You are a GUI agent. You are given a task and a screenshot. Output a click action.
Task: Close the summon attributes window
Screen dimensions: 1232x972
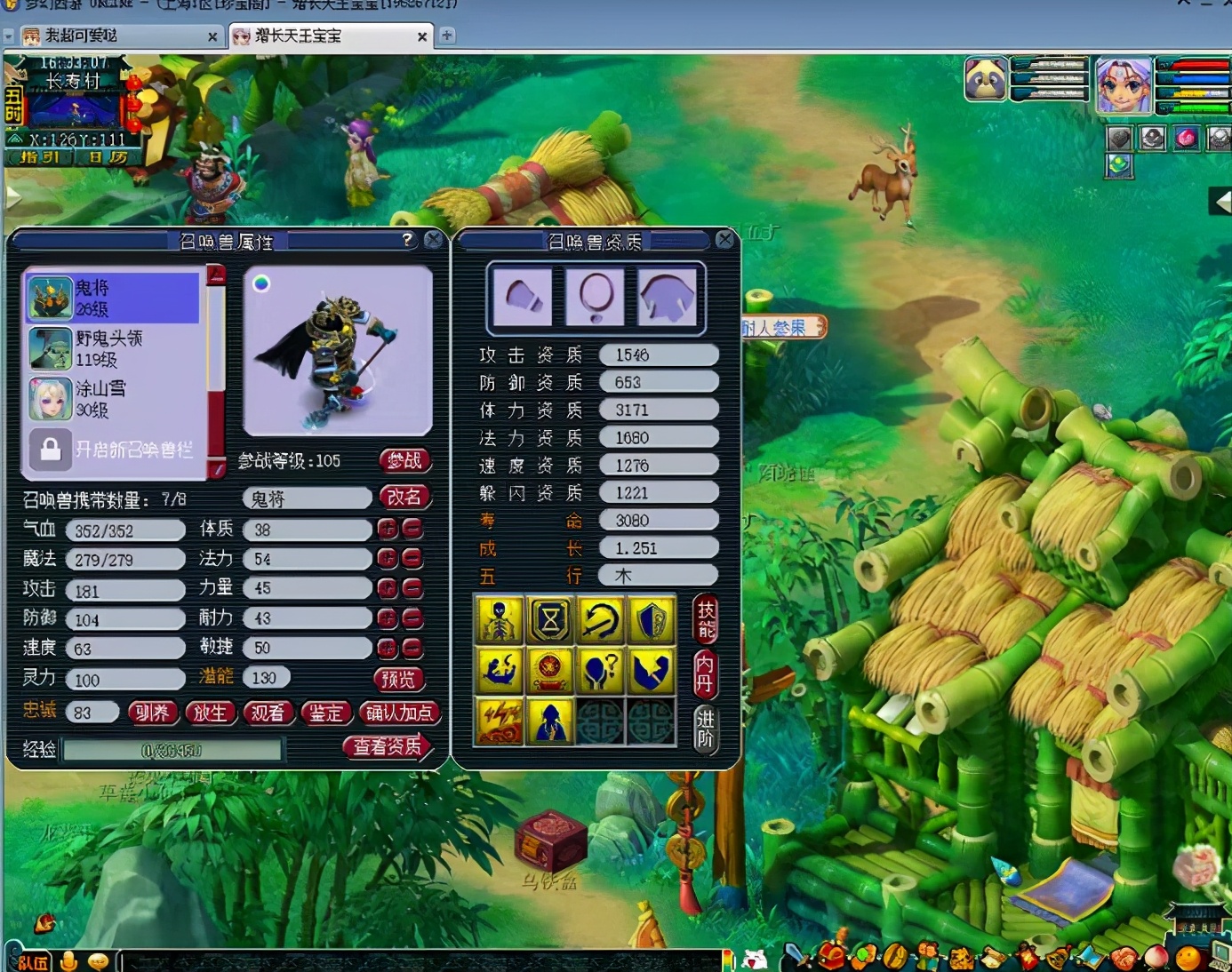(433, 240)
